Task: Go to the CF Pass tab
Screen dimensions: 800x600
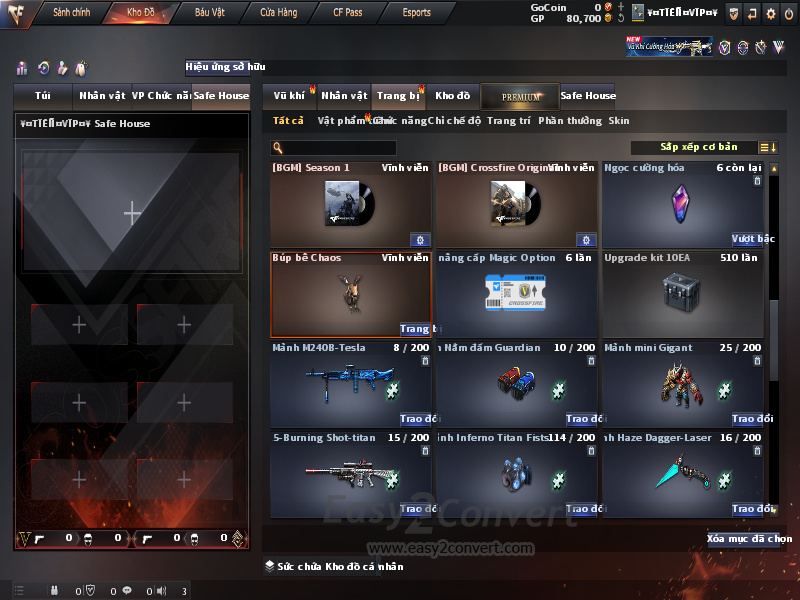Action: [x=348, y=13]
